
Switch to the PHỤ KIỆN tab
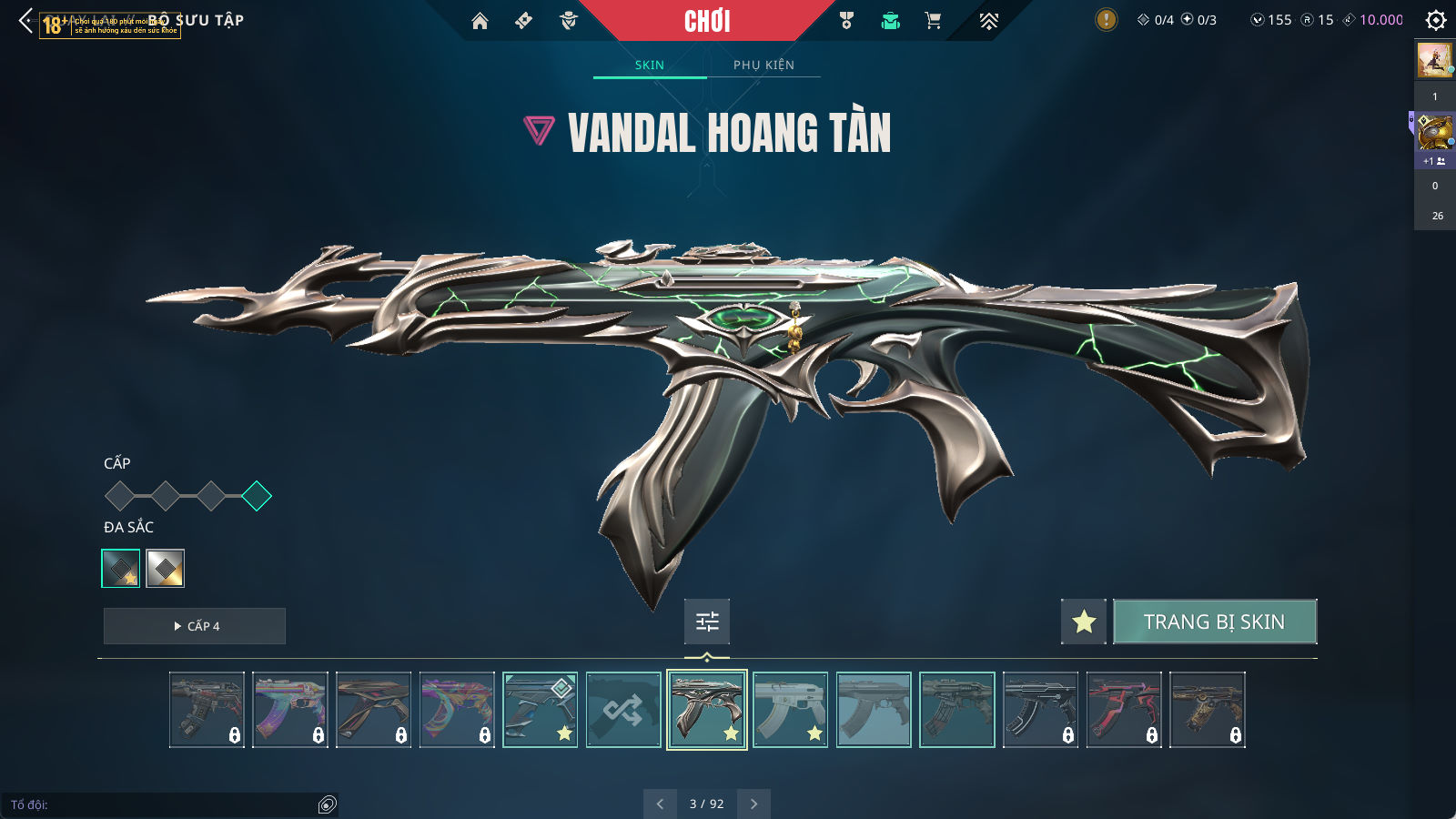pos(763,65)
